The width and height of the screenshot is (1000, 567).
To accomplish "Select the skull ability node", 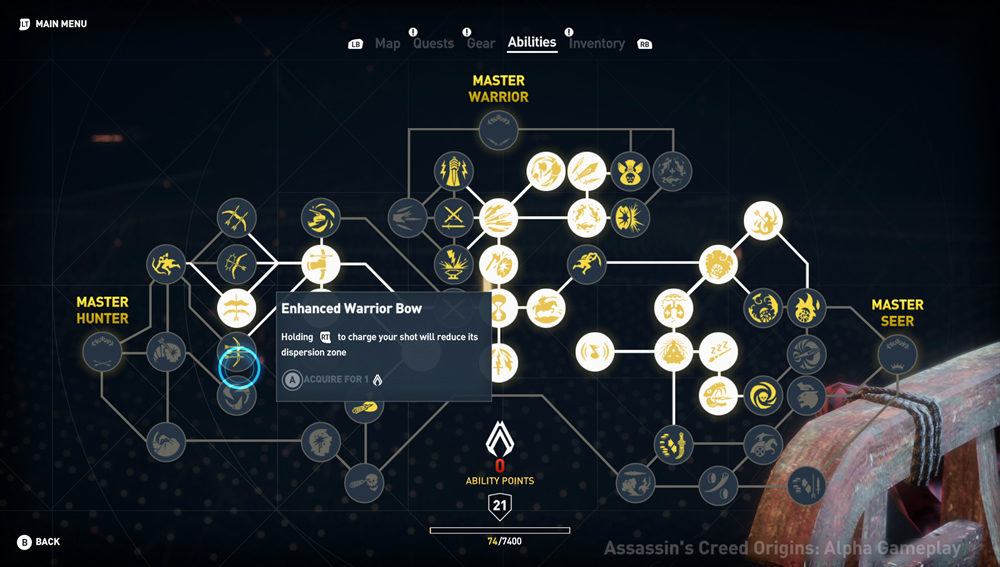I will pos(363,483).
